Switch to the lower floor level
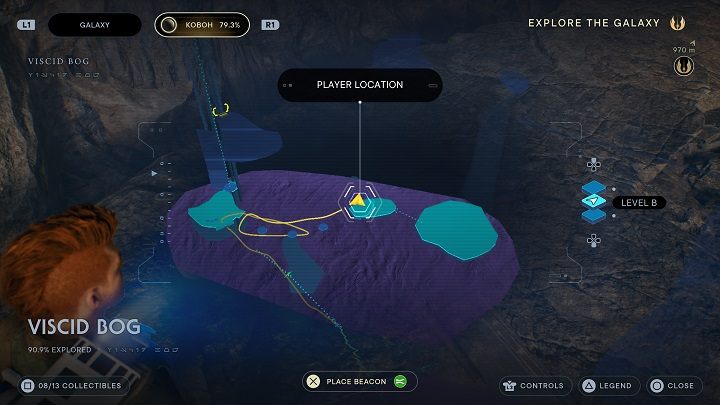 click(x=593, y=239)
